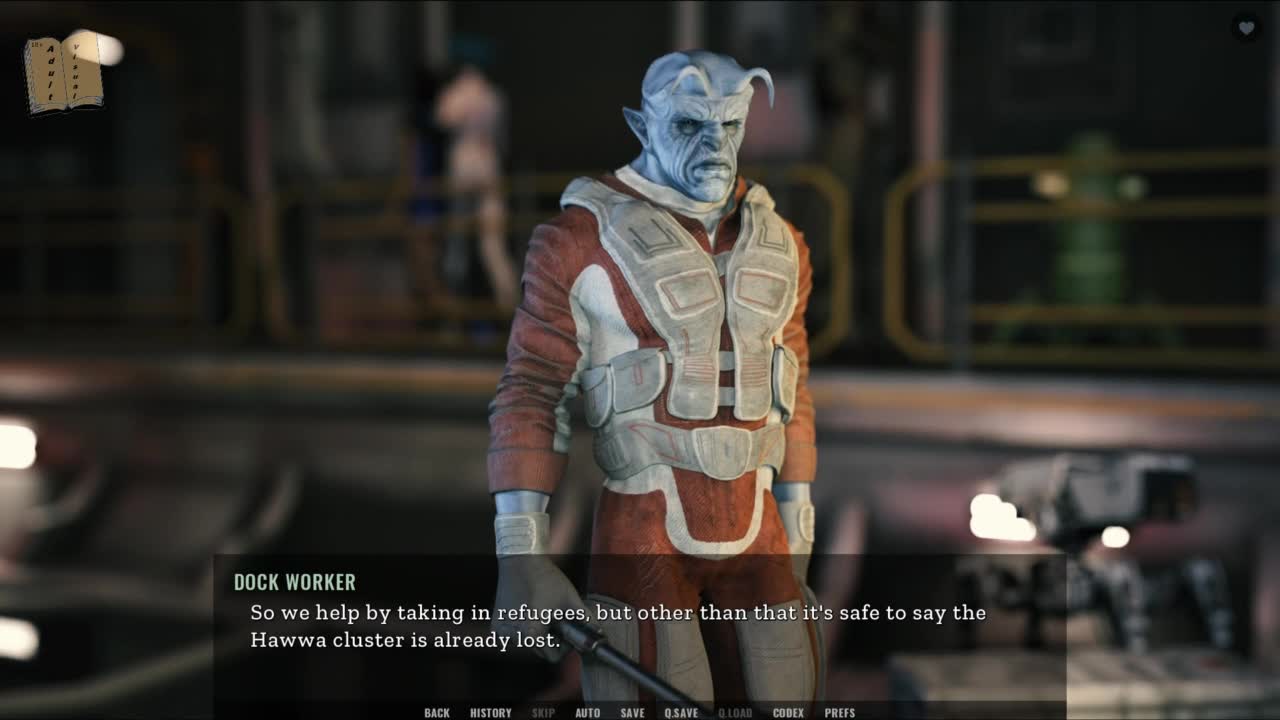This screenshot has height=720, width=1280.
Task: Enable AUTO advance mode
Action: tap(587, 712)
